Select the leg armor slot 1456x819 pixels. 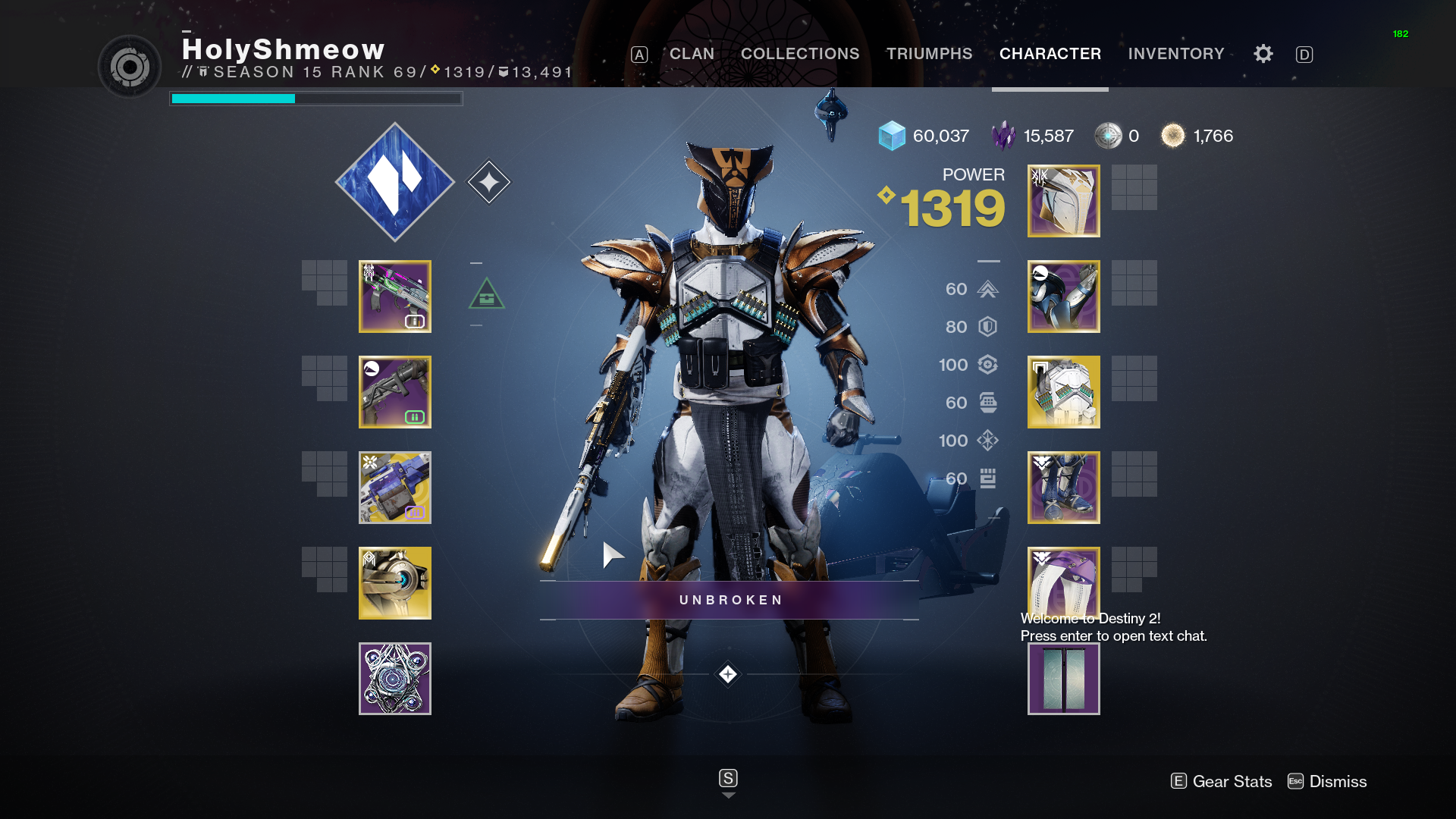click(1063, 488)
